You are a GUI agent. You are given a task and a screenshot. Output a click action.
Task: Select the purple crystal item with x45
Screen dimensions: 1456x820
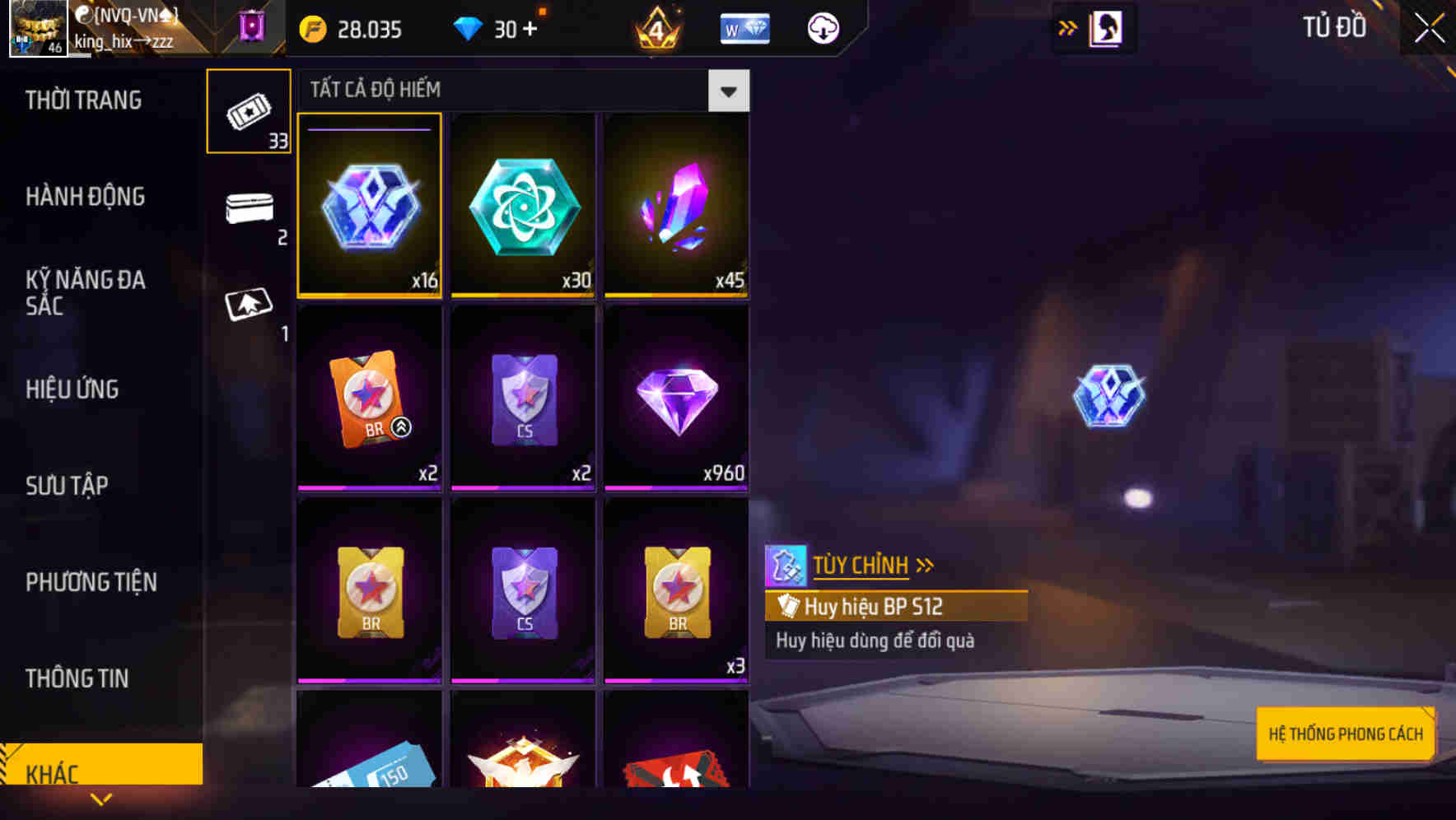(675, 206)
